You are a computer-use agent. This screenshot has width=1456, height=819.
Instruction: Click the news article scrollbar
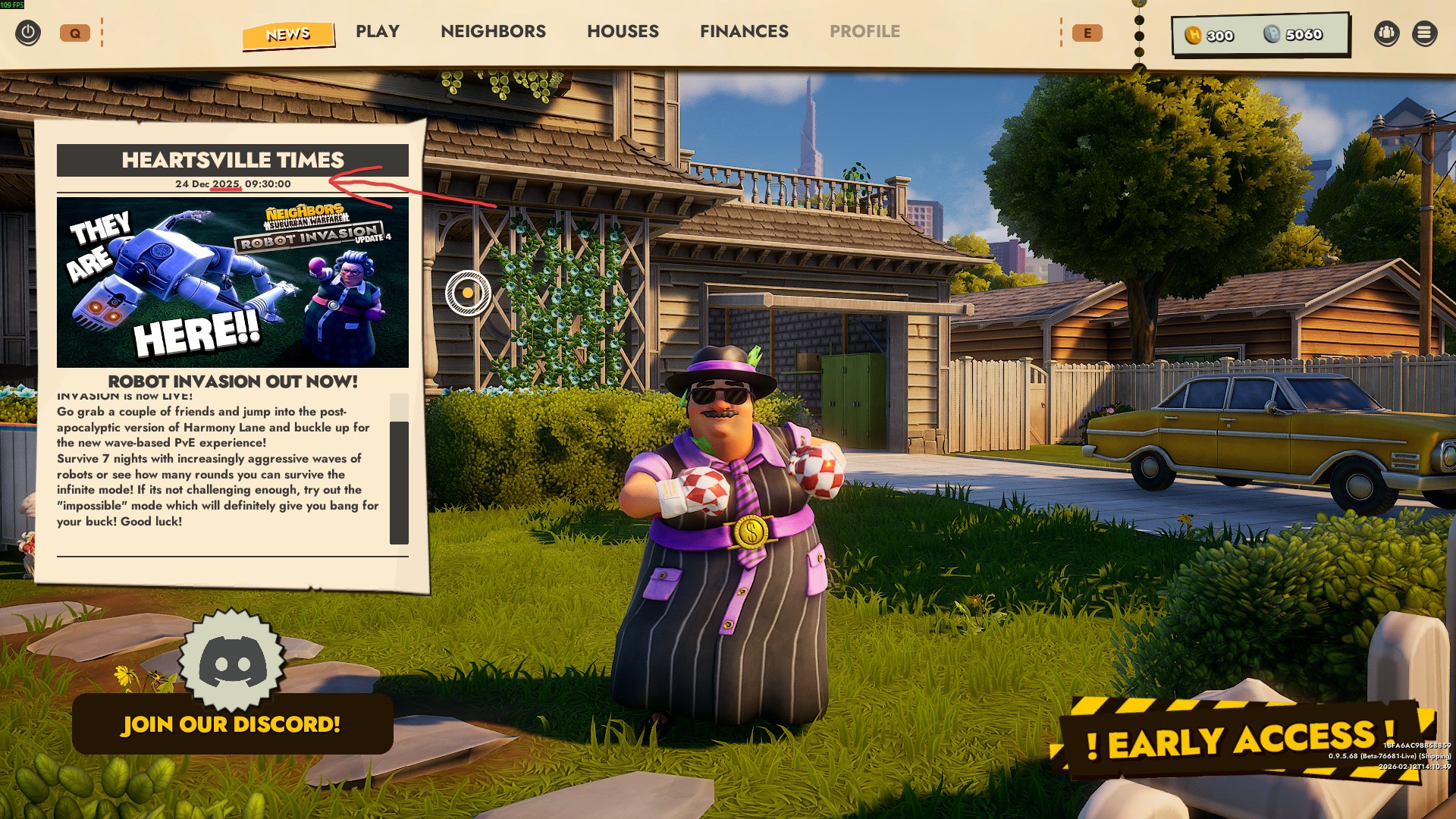399,482
